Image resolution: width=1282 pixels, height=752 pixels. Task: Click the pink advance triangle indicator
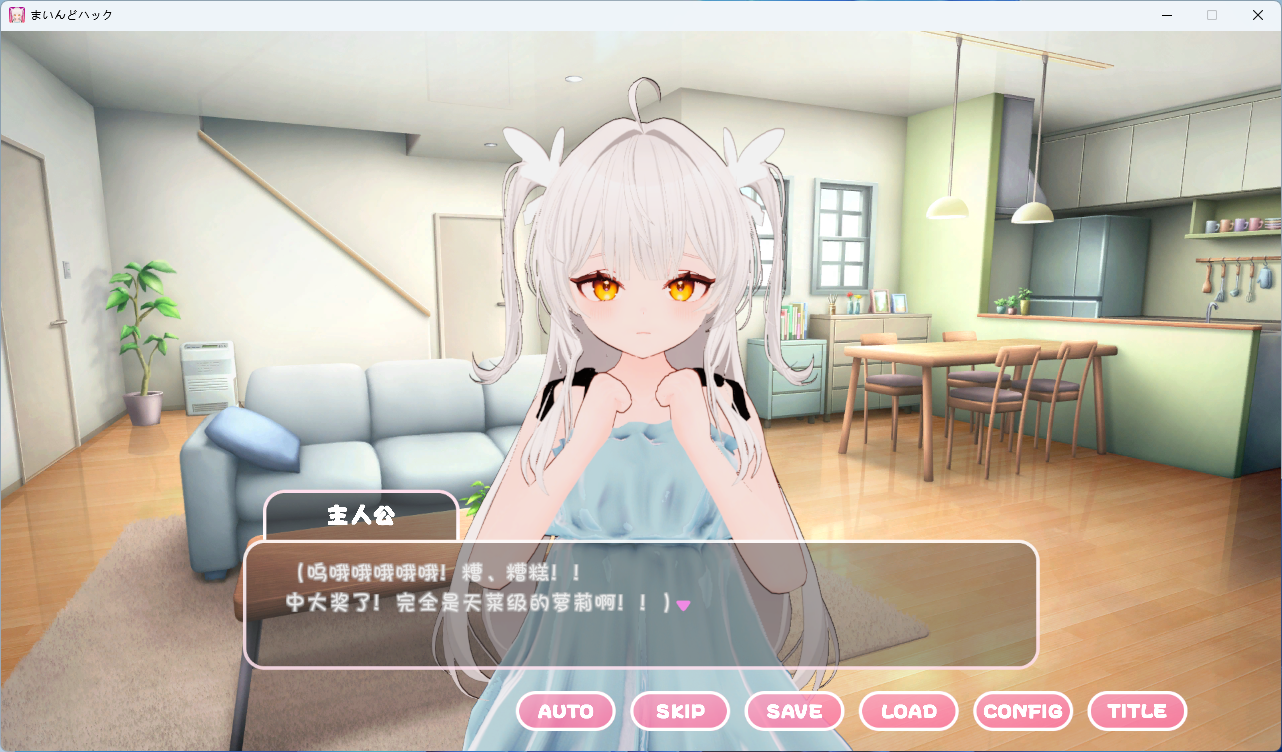pyautogui.click(x=685, y=604)
